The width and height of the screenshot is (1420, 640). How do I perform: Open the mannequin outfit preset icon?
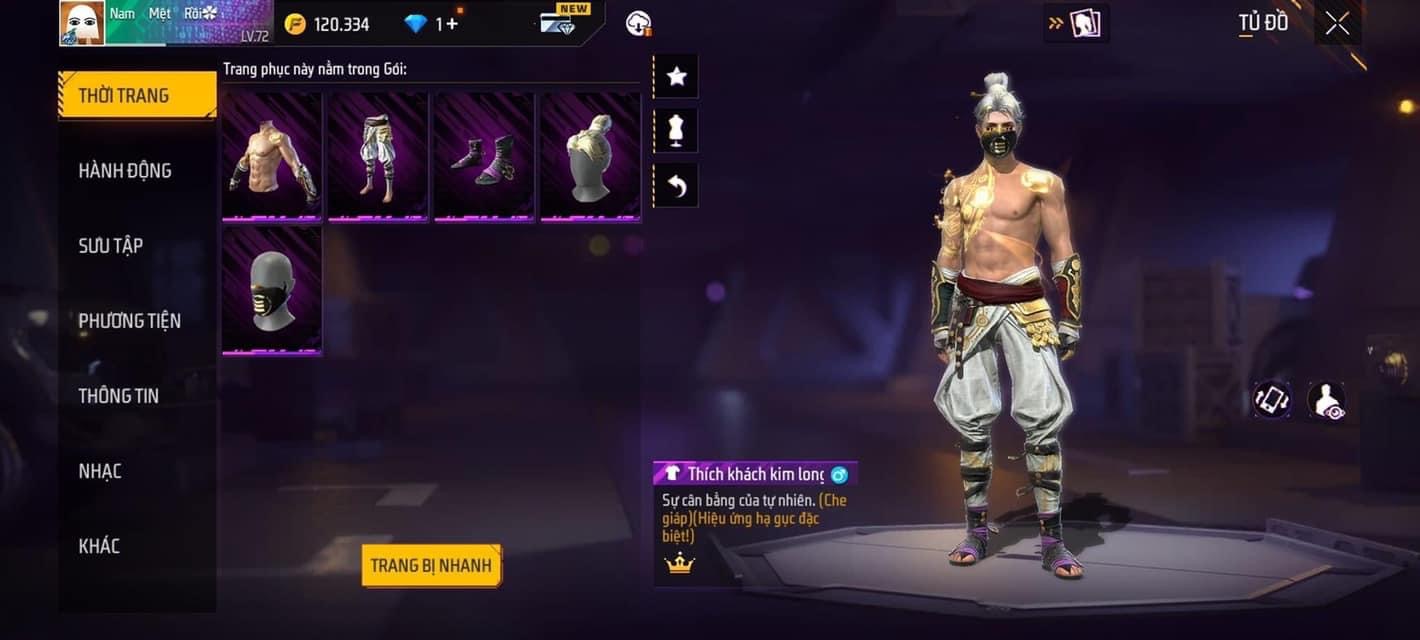coord(677,131)
